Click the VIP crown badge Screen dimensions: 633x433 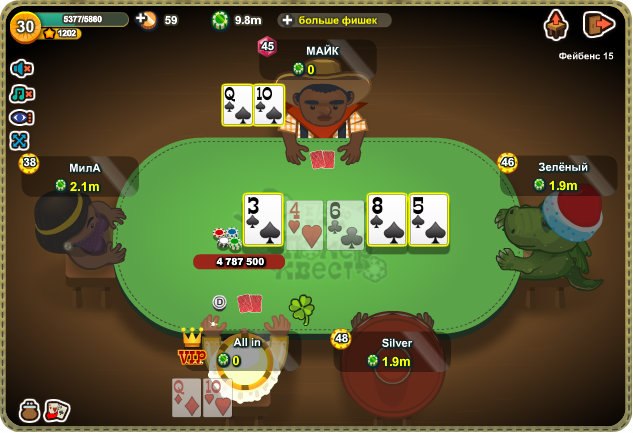pos(191,349)
